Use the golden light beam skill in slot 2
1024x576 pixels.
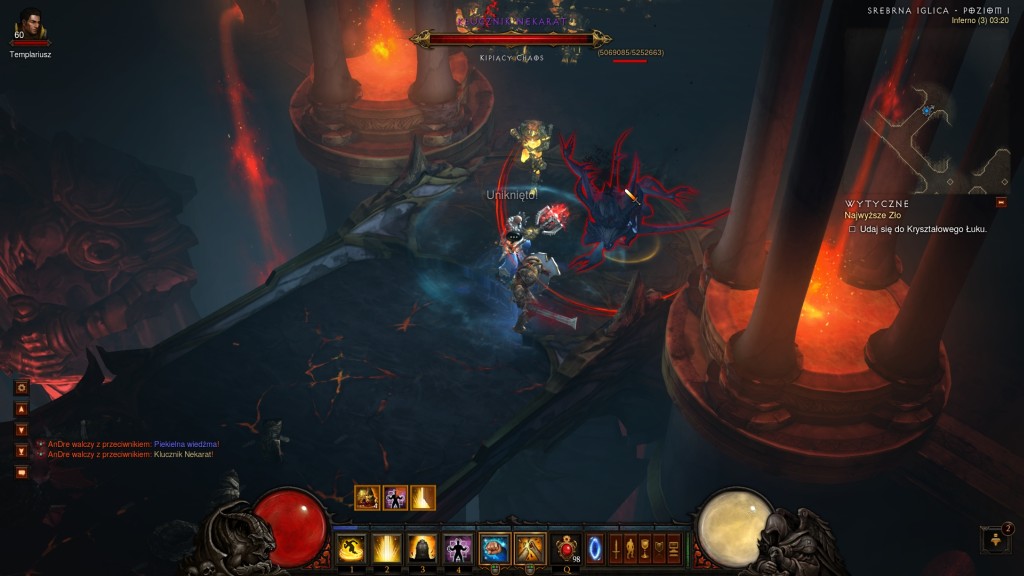(x=386, y=548)
